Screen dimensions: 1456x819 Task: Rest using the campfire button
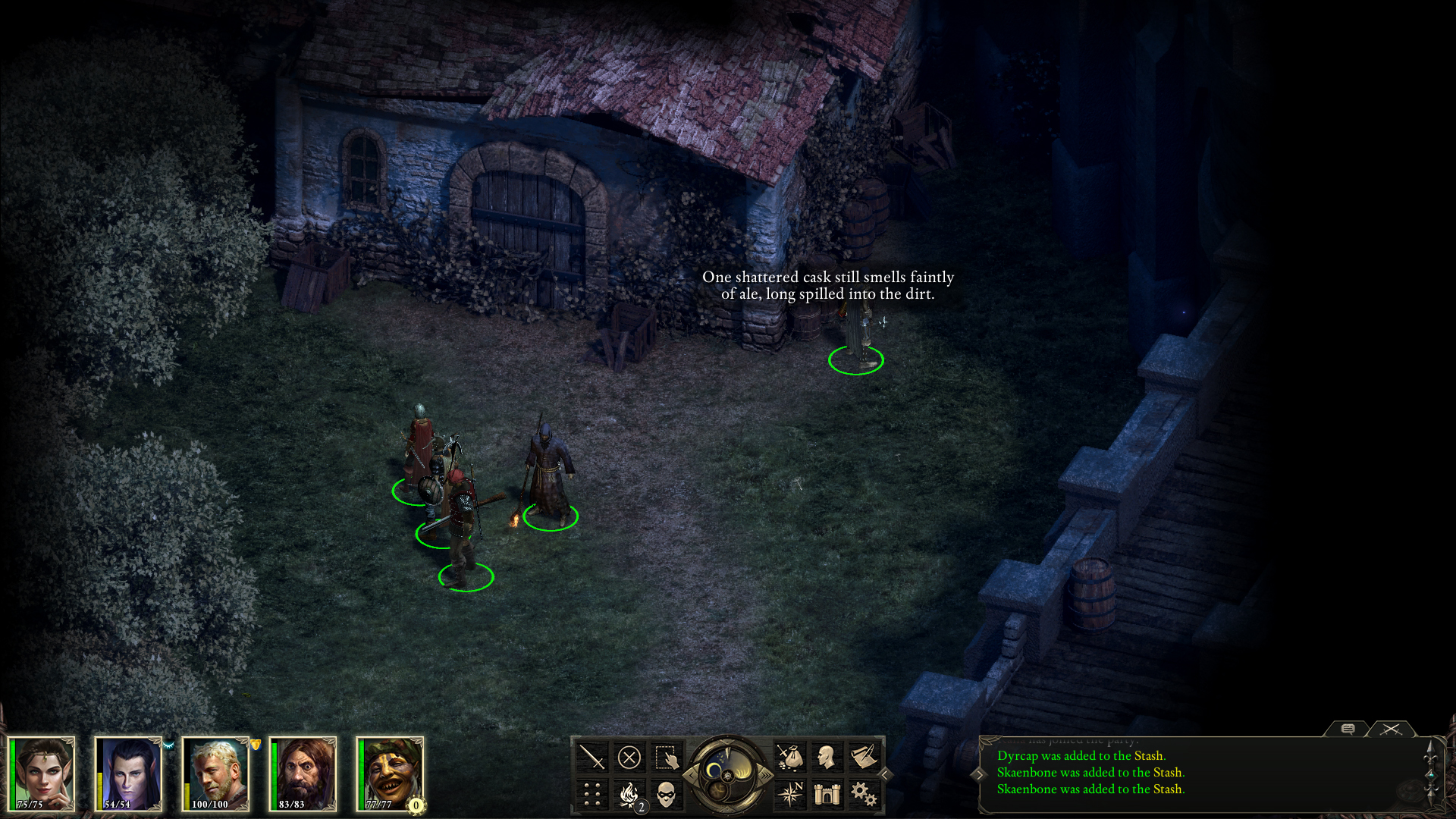coord(629,794)
